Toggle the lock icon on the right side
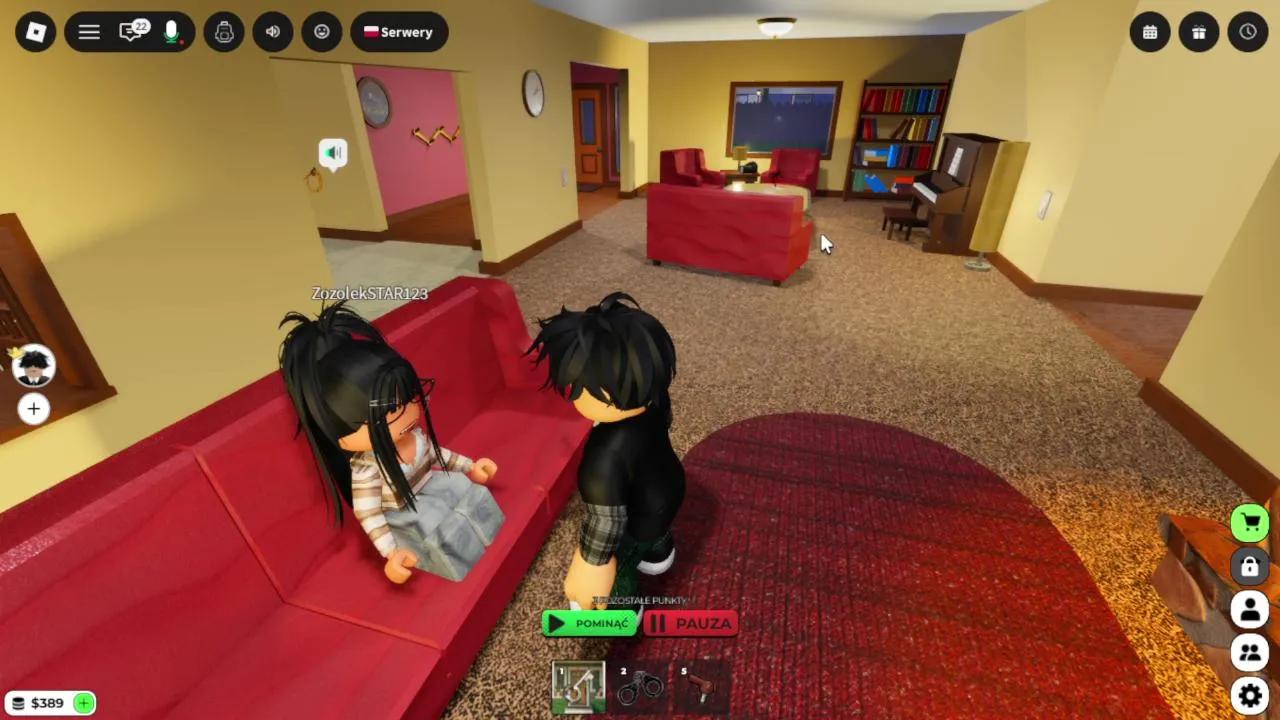 point(1249,567)
